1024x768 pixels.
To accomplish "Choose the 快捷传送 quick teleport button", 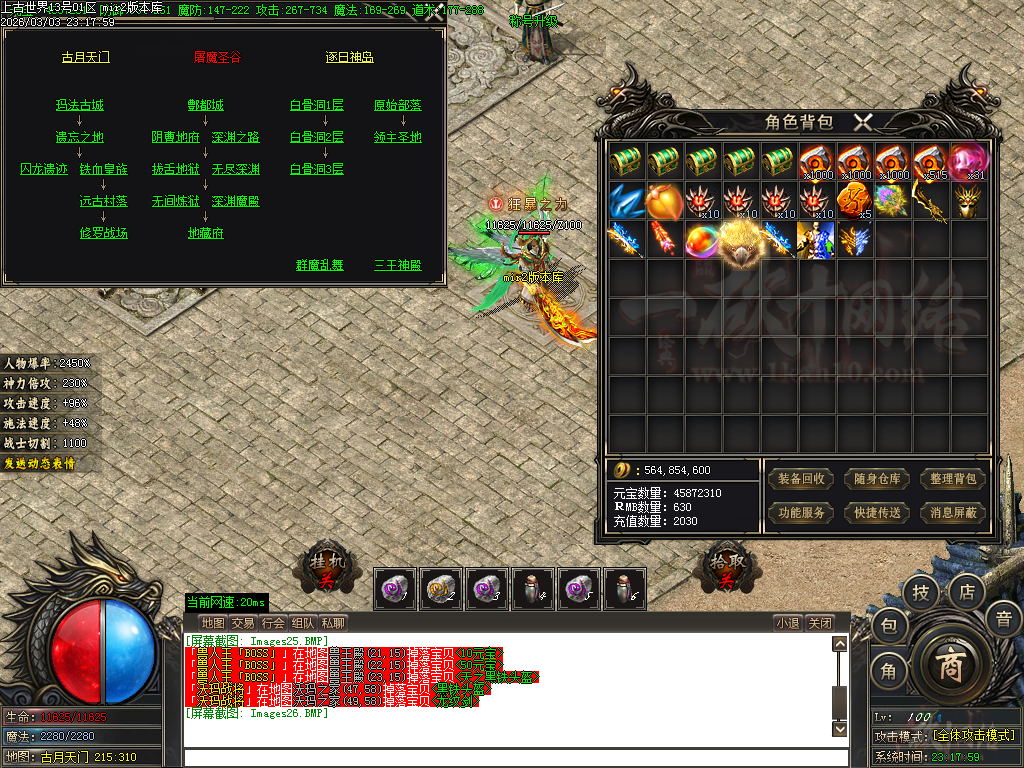I will pyautogui.click(x=877, y=513).
